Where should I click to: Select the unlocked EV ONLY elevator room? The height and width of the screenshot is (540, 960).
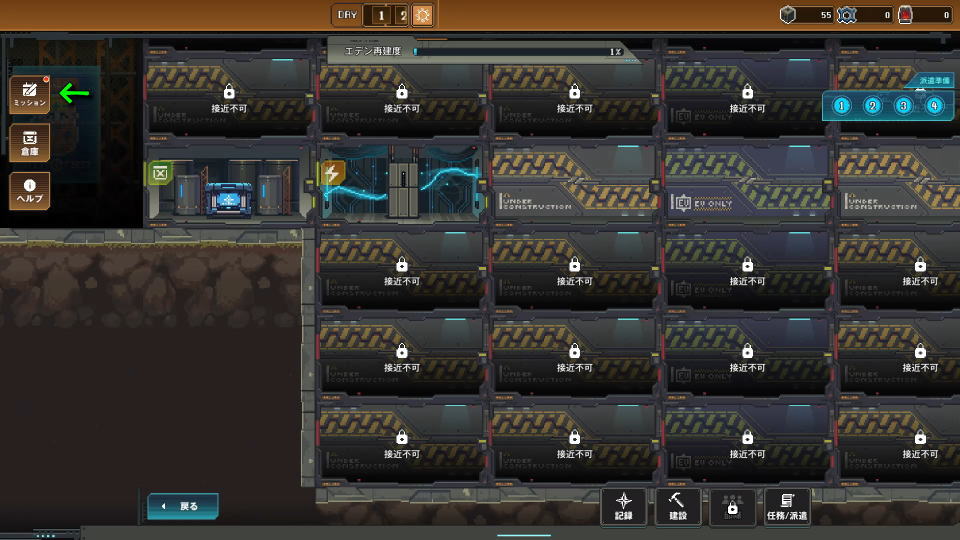tap(743, 184)
